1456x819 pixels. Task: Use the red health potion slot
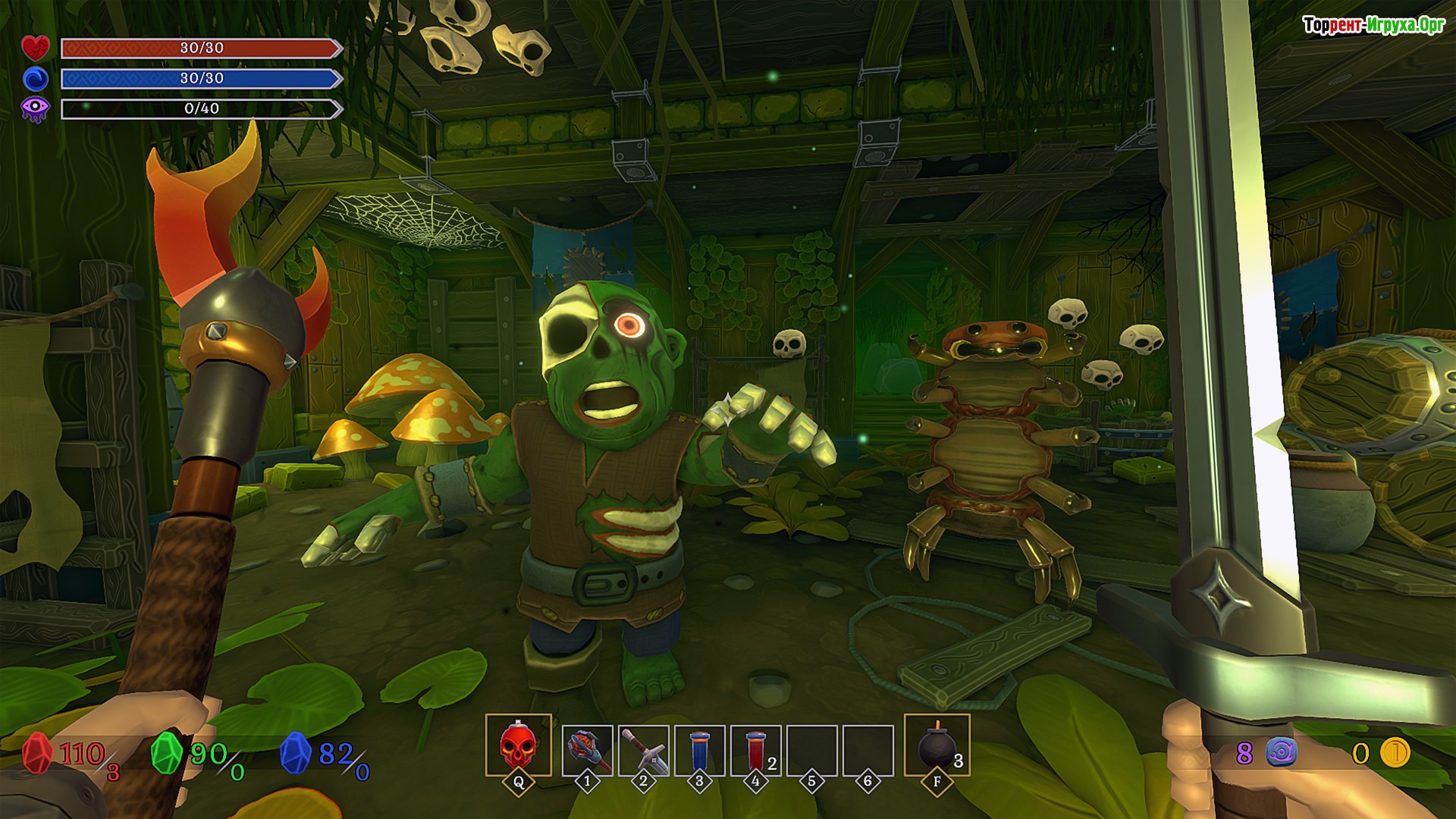[x=755, y=750]
